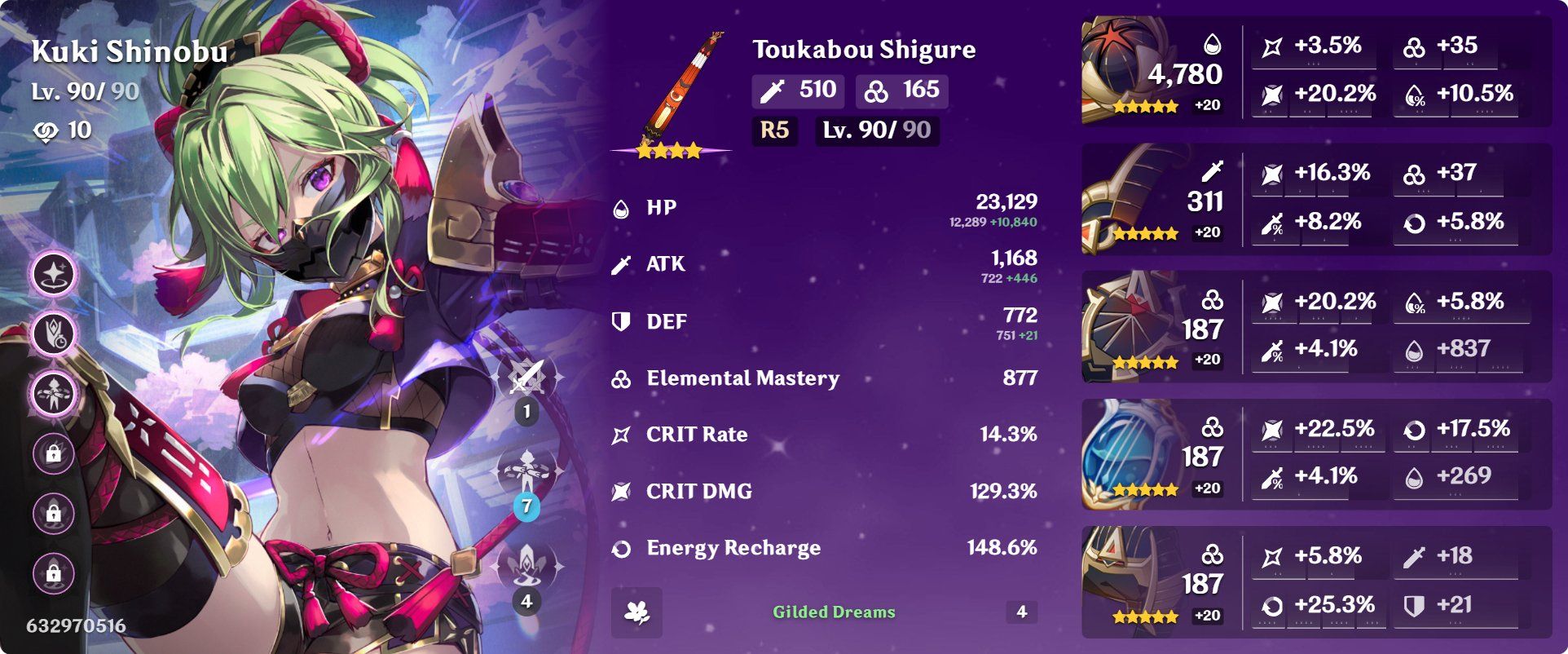Click the HP droplet stat icon

(621, 206)
